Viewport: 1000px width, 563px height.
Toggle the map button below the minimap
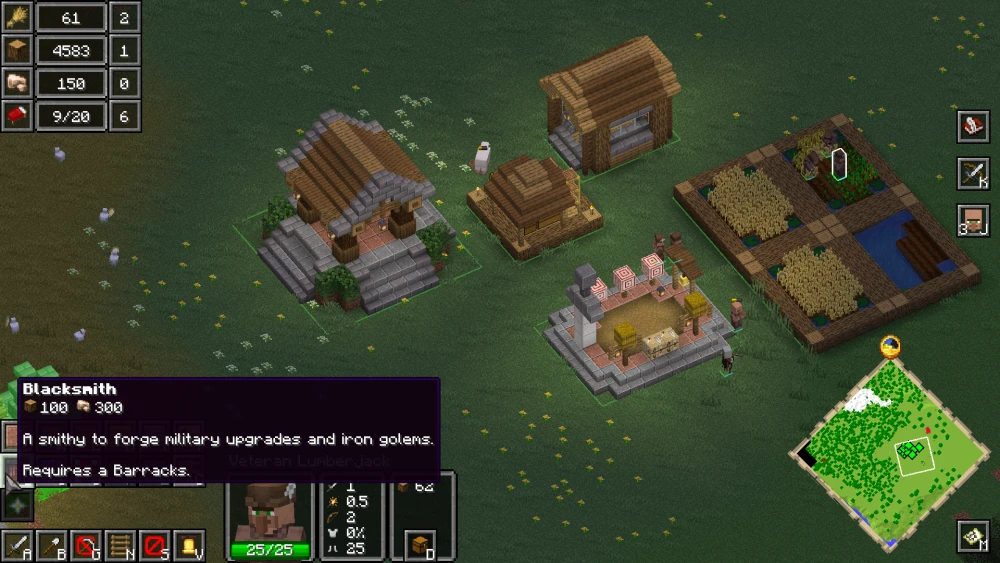point(972,536)
